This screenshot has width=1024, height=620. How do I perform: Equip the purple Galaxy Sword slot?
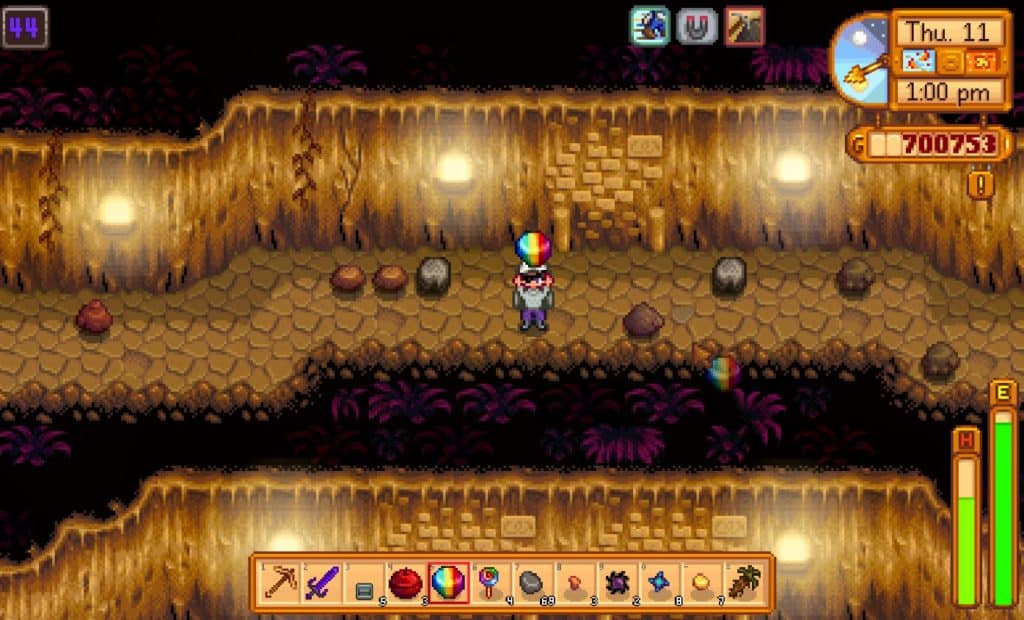[321, 581]
